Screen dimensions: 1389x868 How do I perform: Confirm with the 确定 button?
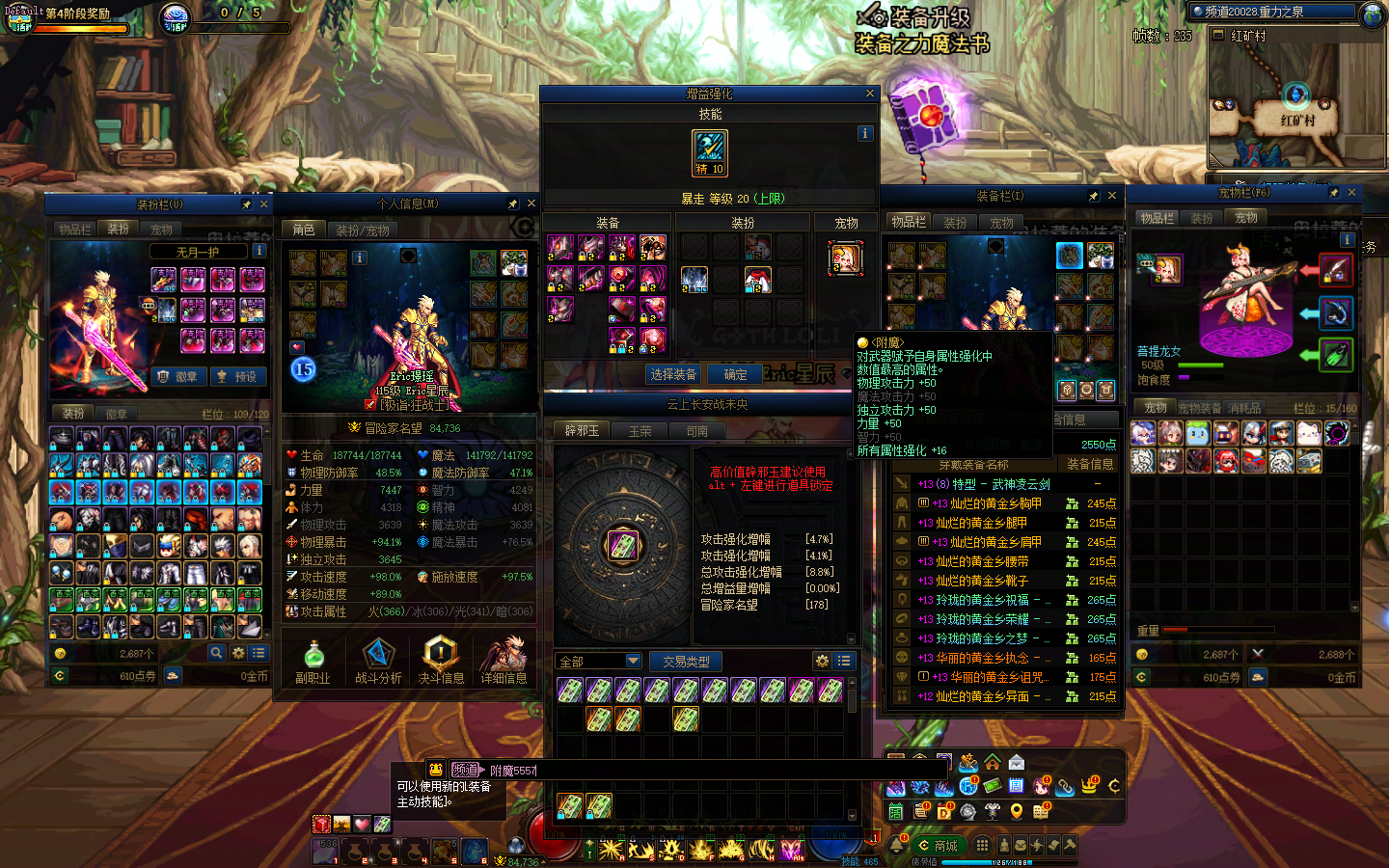tap(735, 374)
